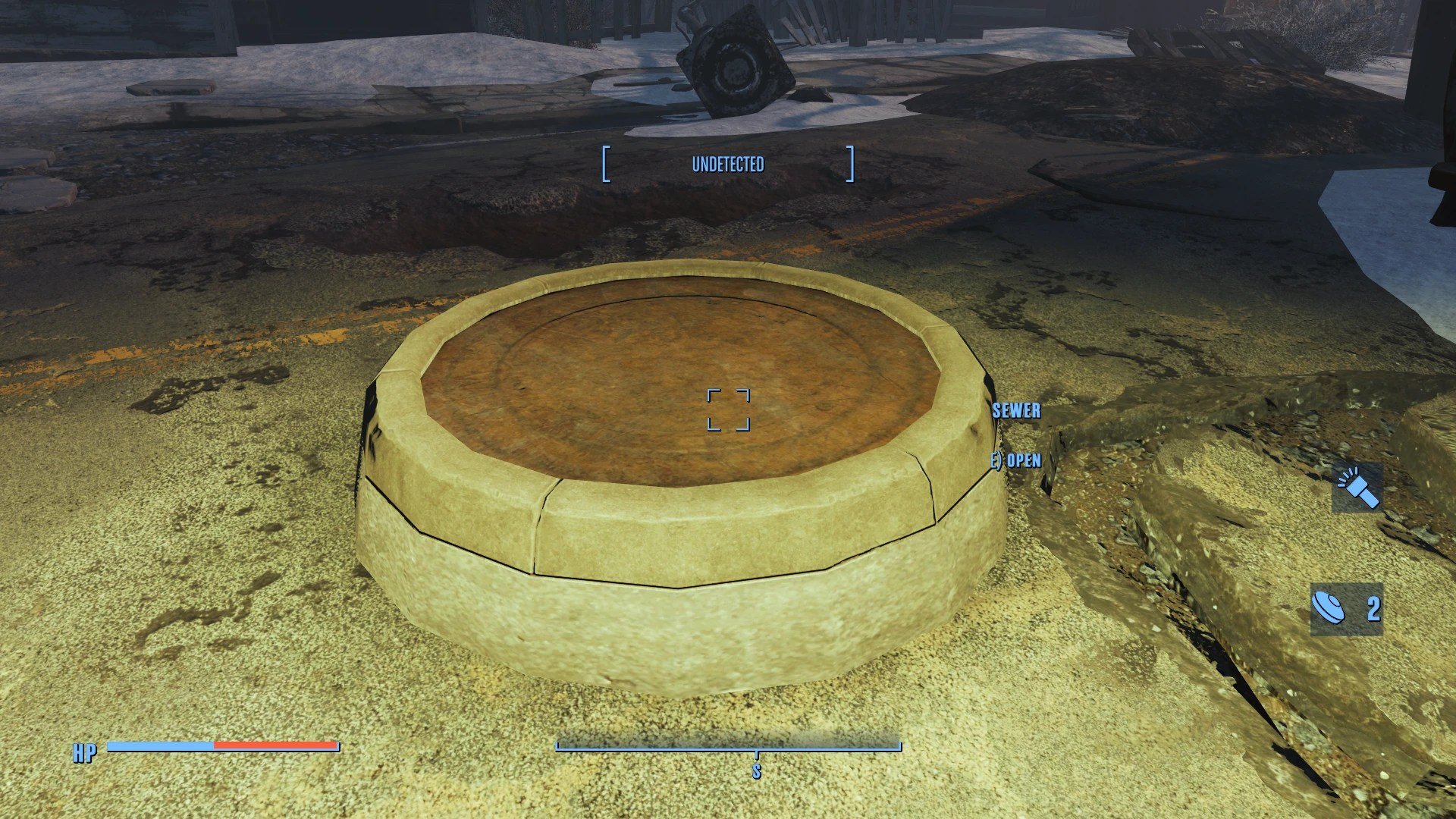
Task: Toggle the flashlight icon
Action: pos(1357,489)
